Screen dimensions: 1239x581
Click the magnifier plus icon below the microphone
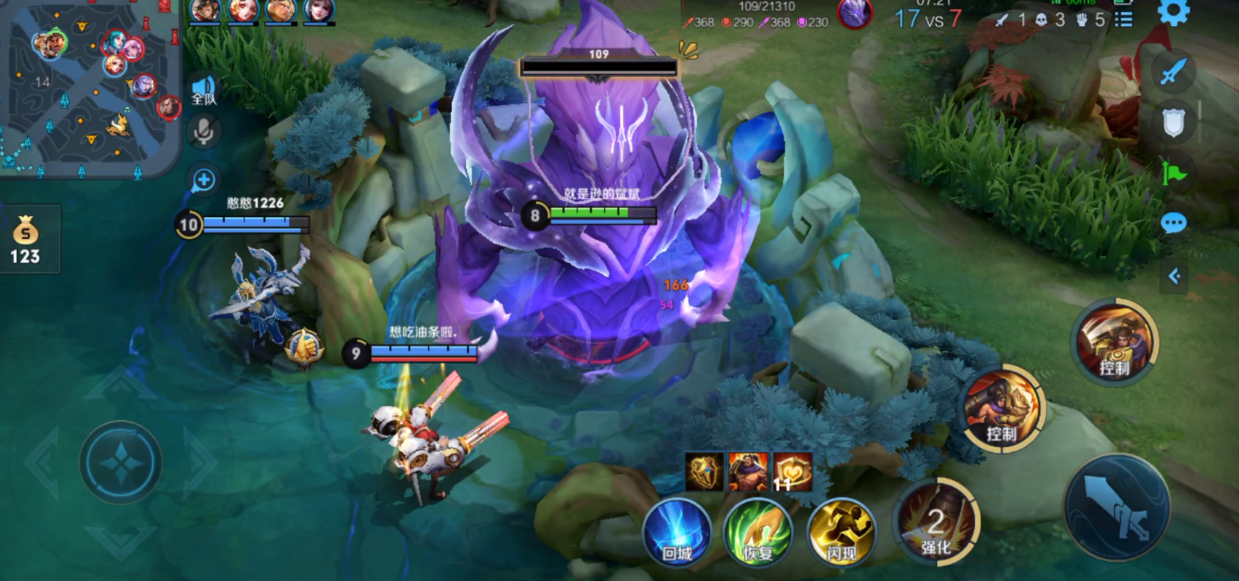pos(204,180)
